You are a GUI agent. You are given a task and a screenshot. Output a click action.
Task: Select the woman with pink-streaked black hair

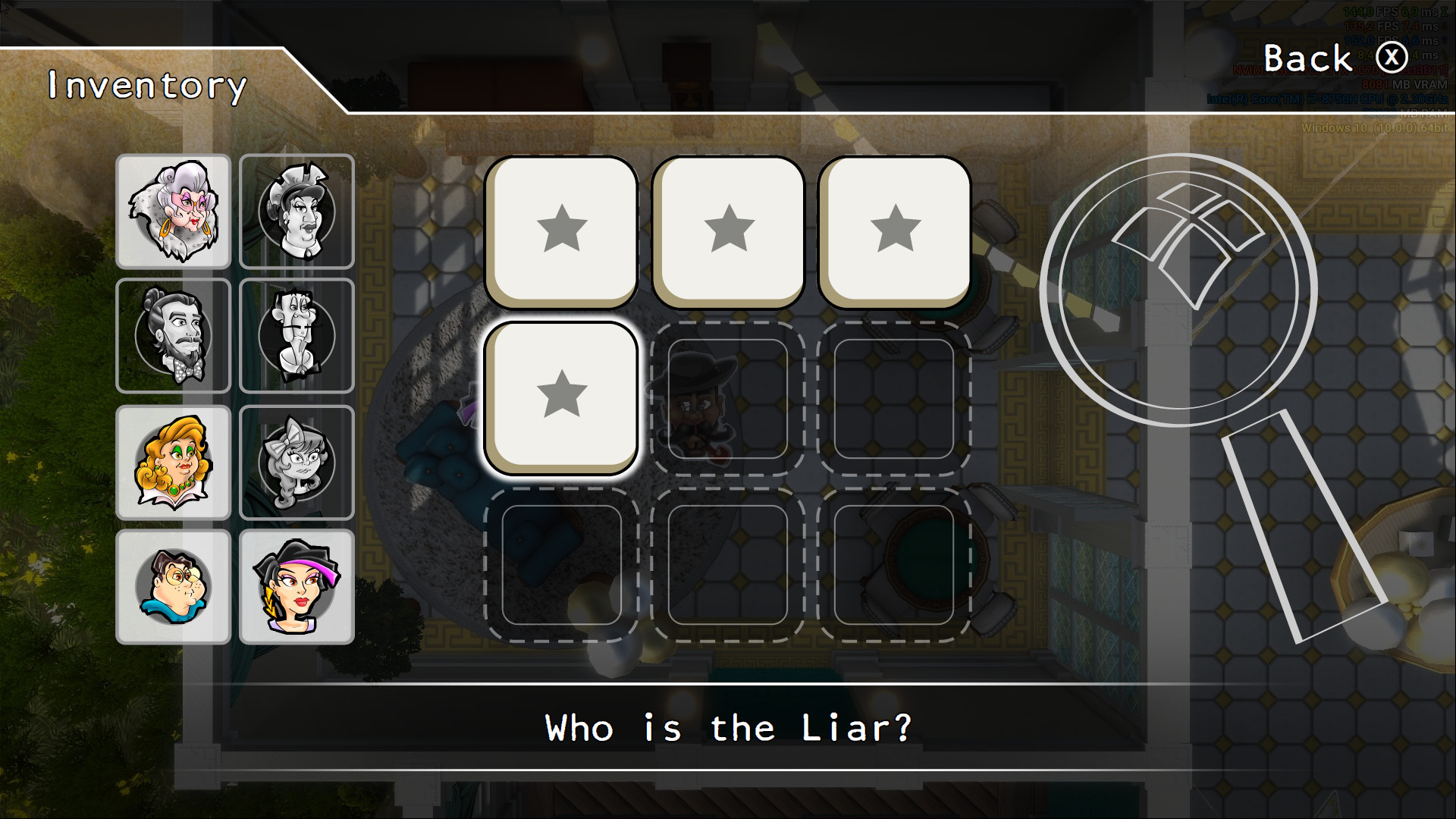coord(297,585)
